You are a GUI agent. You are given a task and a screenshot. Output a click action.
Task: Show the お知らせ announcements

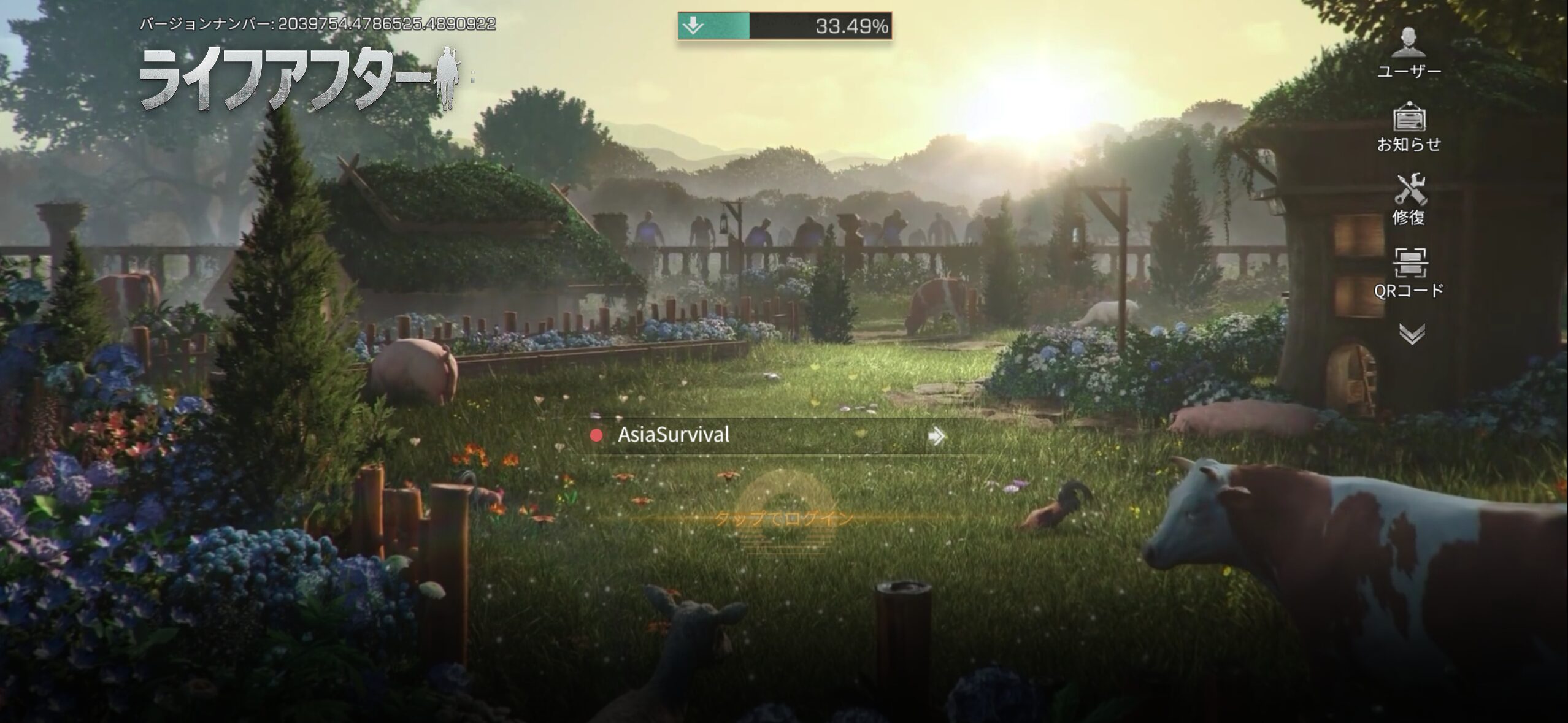tap(1409, 126)
